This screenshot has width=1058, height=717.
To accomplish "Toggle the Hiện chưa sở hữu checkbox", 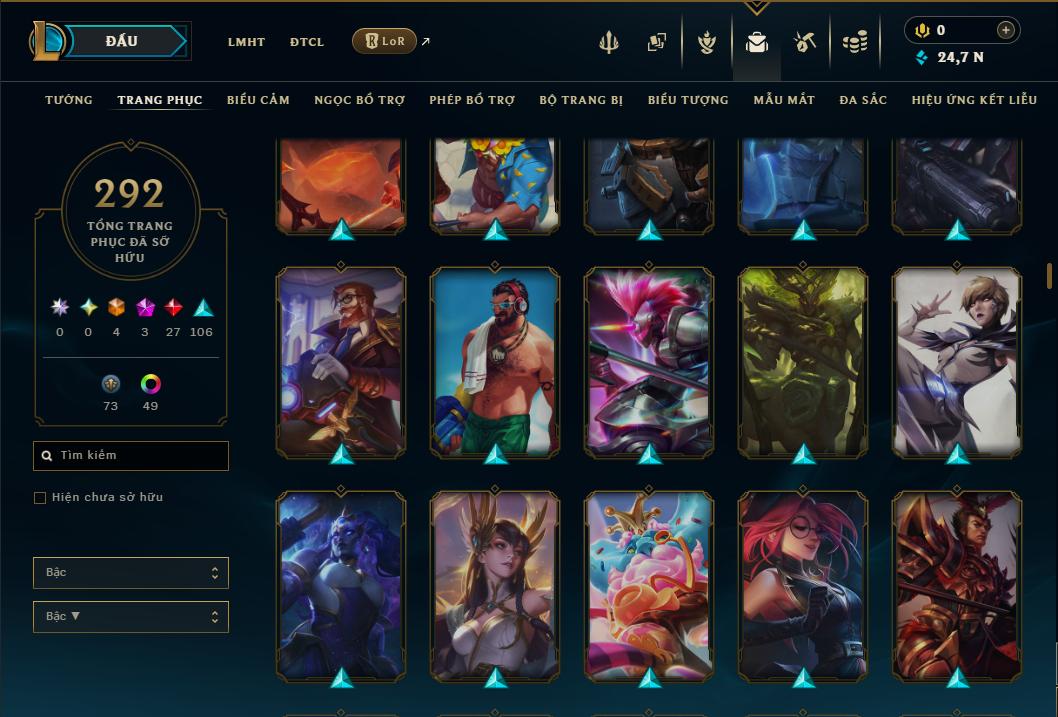I will [40, 498].
